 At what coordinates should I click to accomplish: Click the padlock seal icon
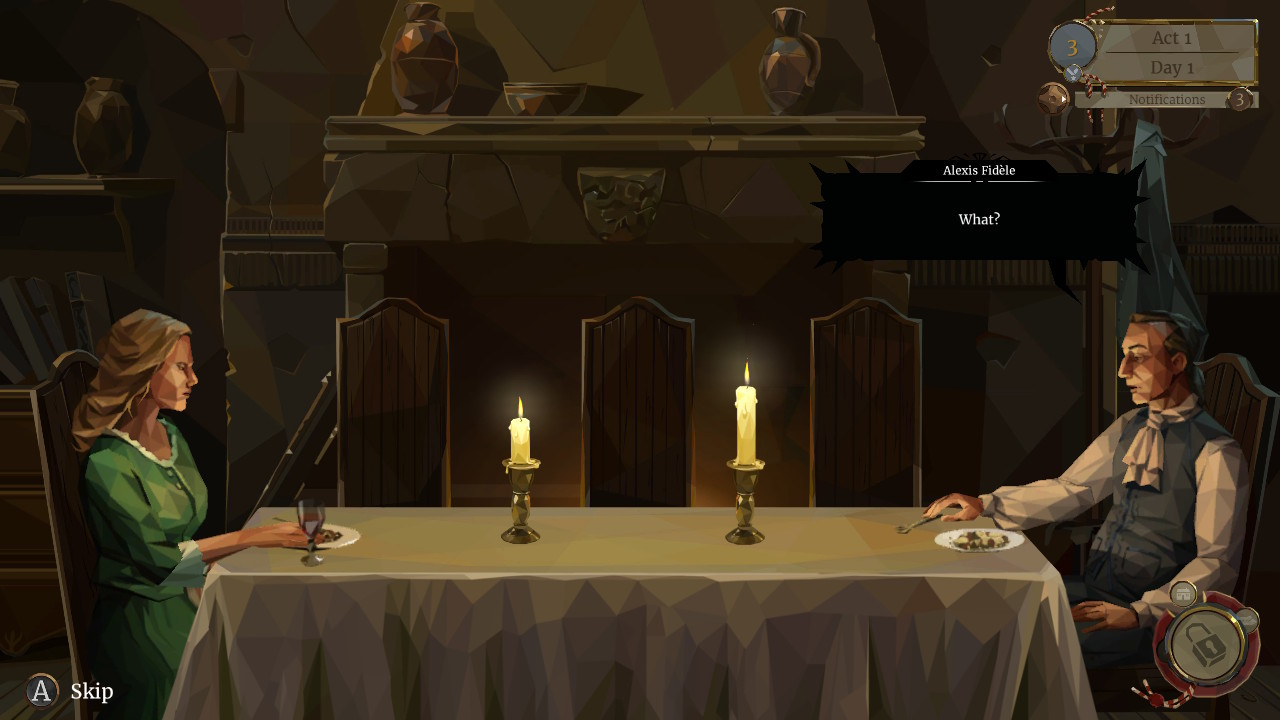[x=1206, y=644]
